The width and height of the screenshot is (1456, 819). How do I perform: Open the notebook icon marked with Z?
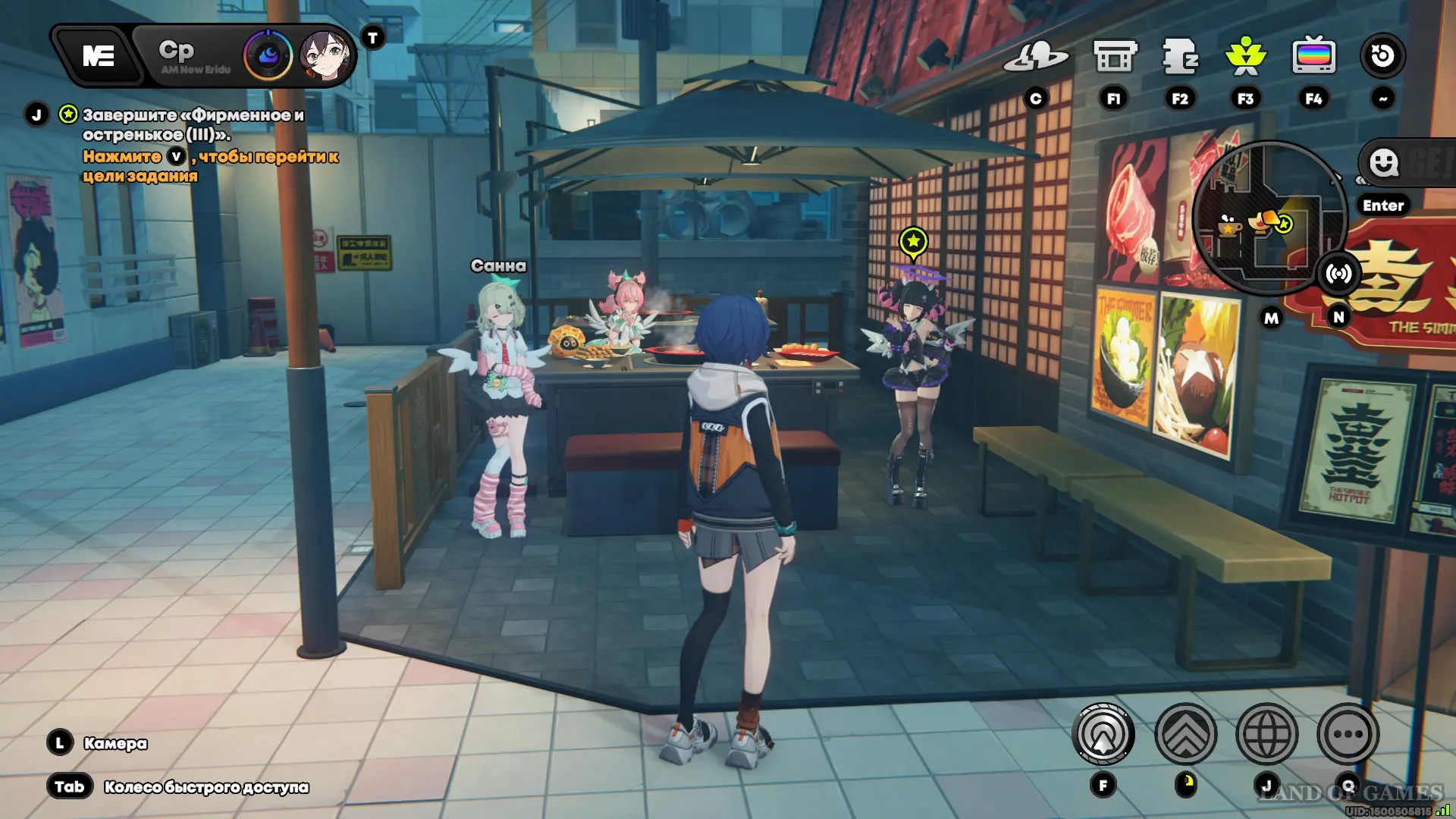(1180, 56)
